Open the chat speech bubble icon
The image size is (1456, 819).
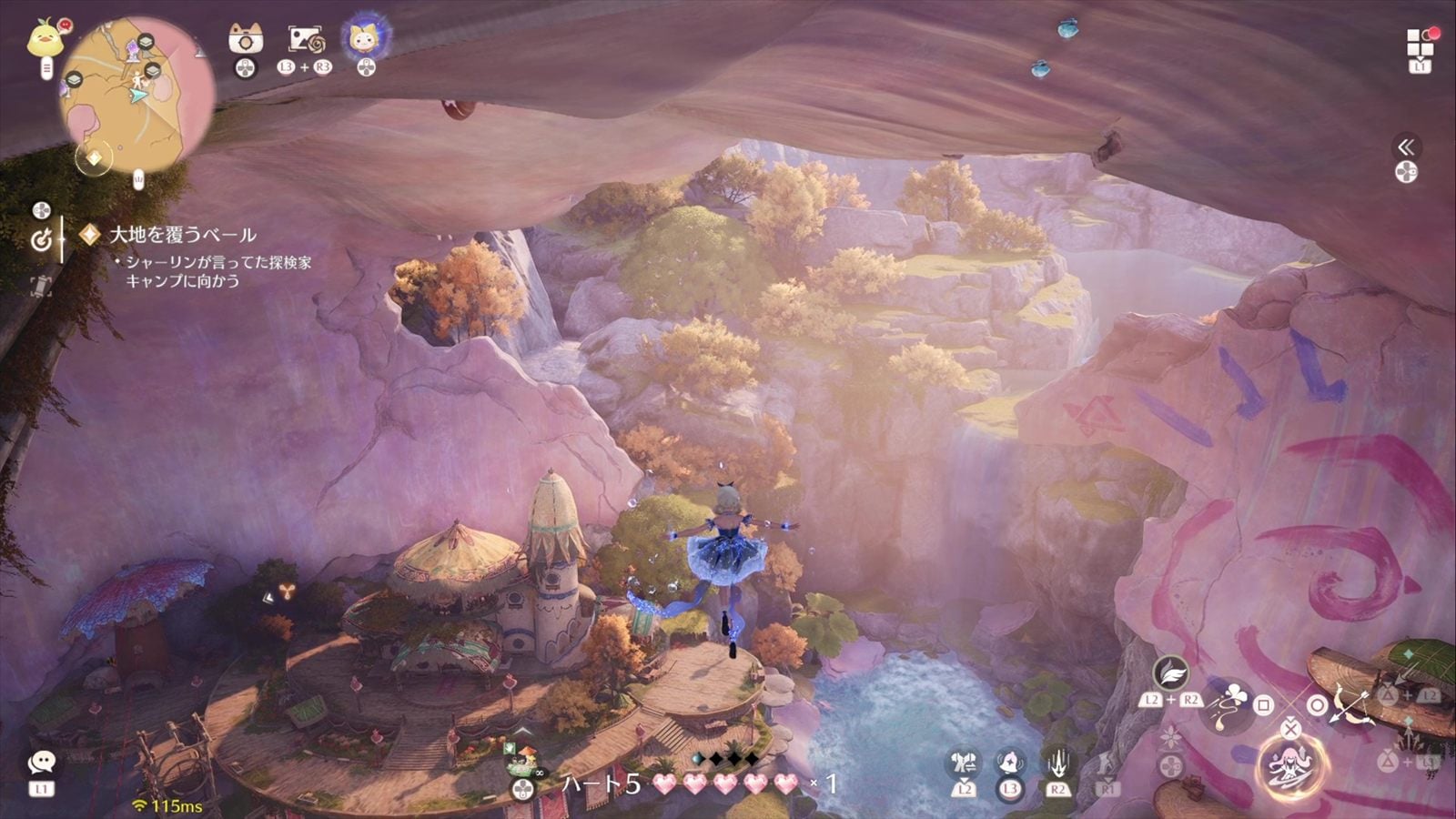41,763
